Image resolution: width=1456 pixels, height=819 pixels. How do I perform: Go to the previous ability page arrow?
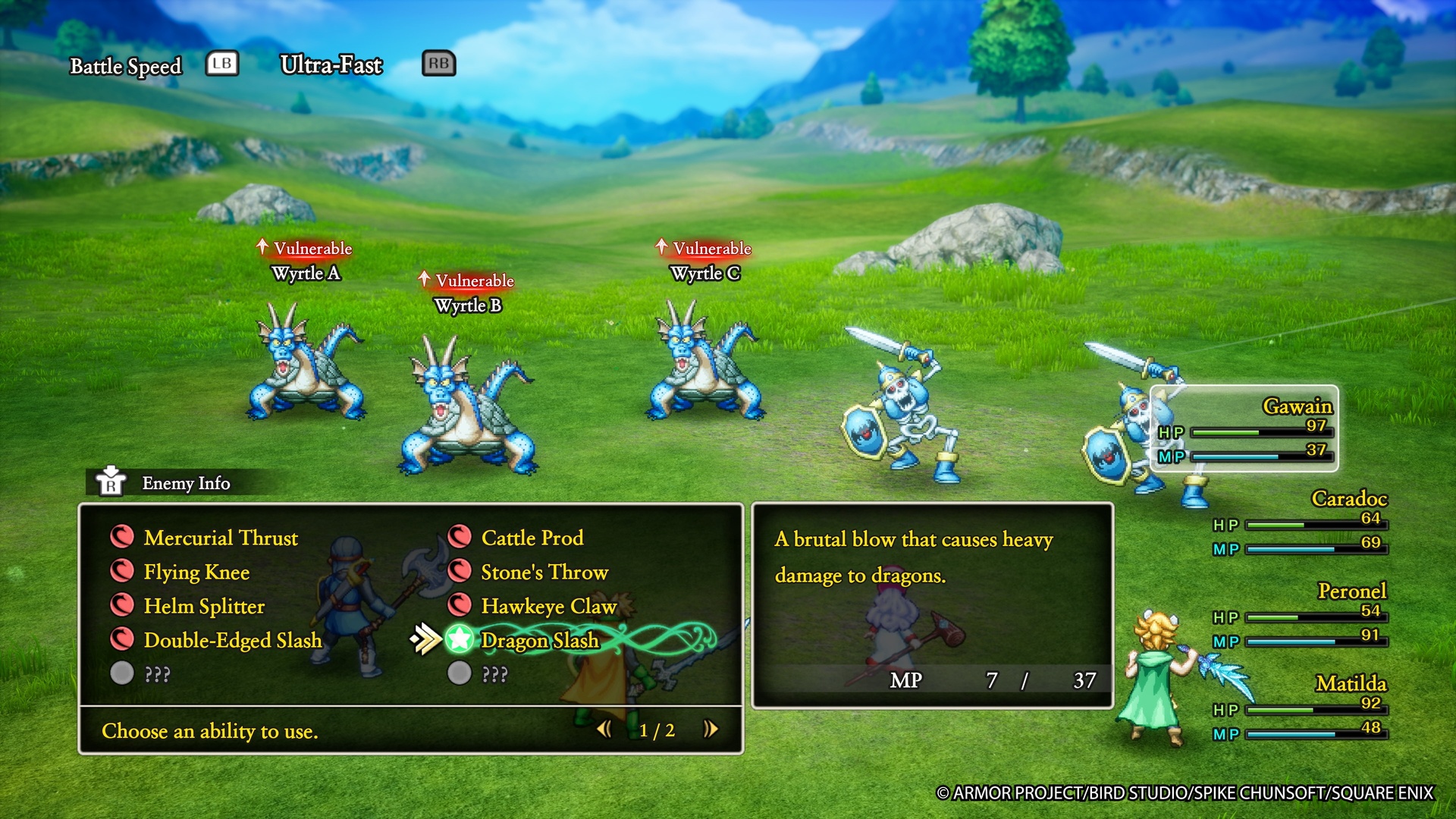(604, 730)
